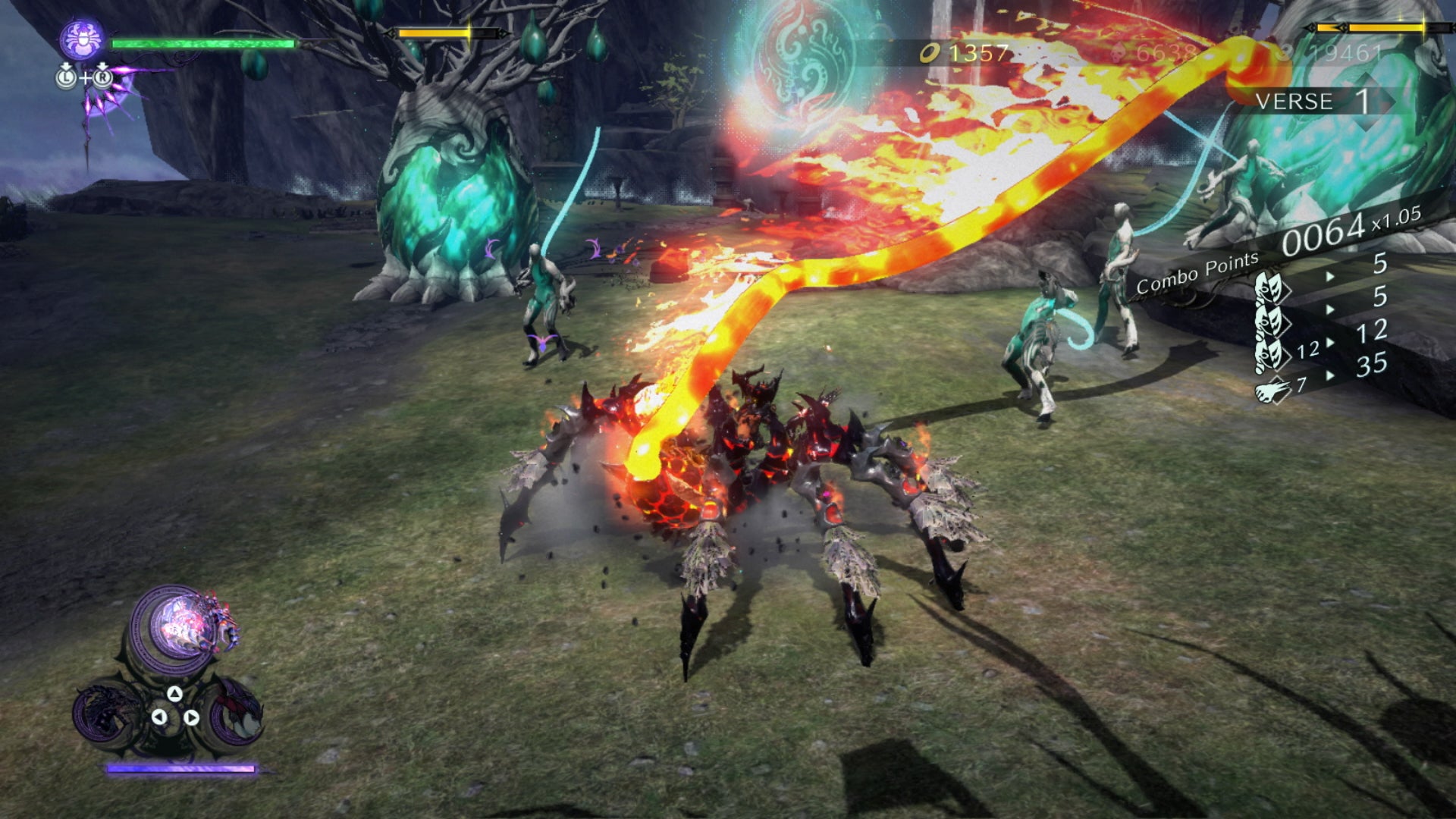
Task: Expand the arrow beside the 35-point entry
Action: tap(1329, 375)
